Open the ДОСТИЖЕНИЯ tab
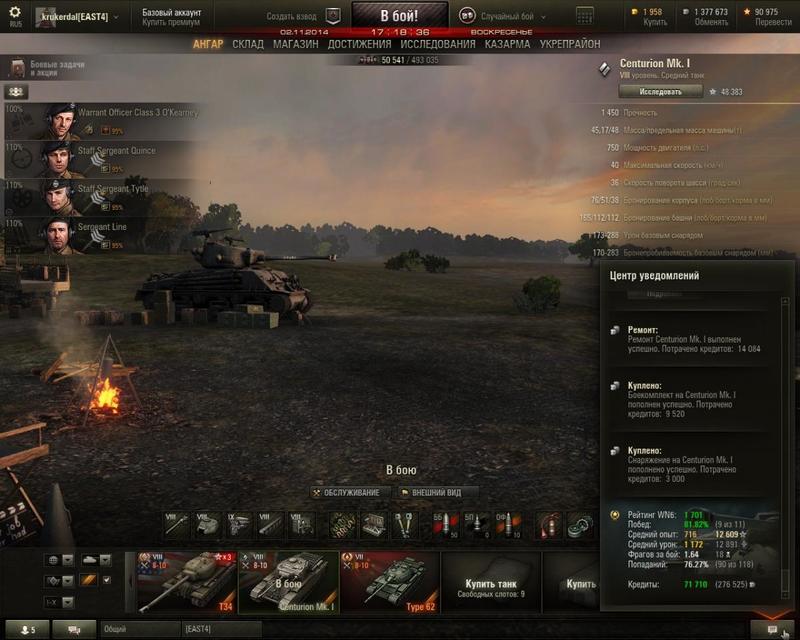The image size is (800, 640). tap(359, 45)
